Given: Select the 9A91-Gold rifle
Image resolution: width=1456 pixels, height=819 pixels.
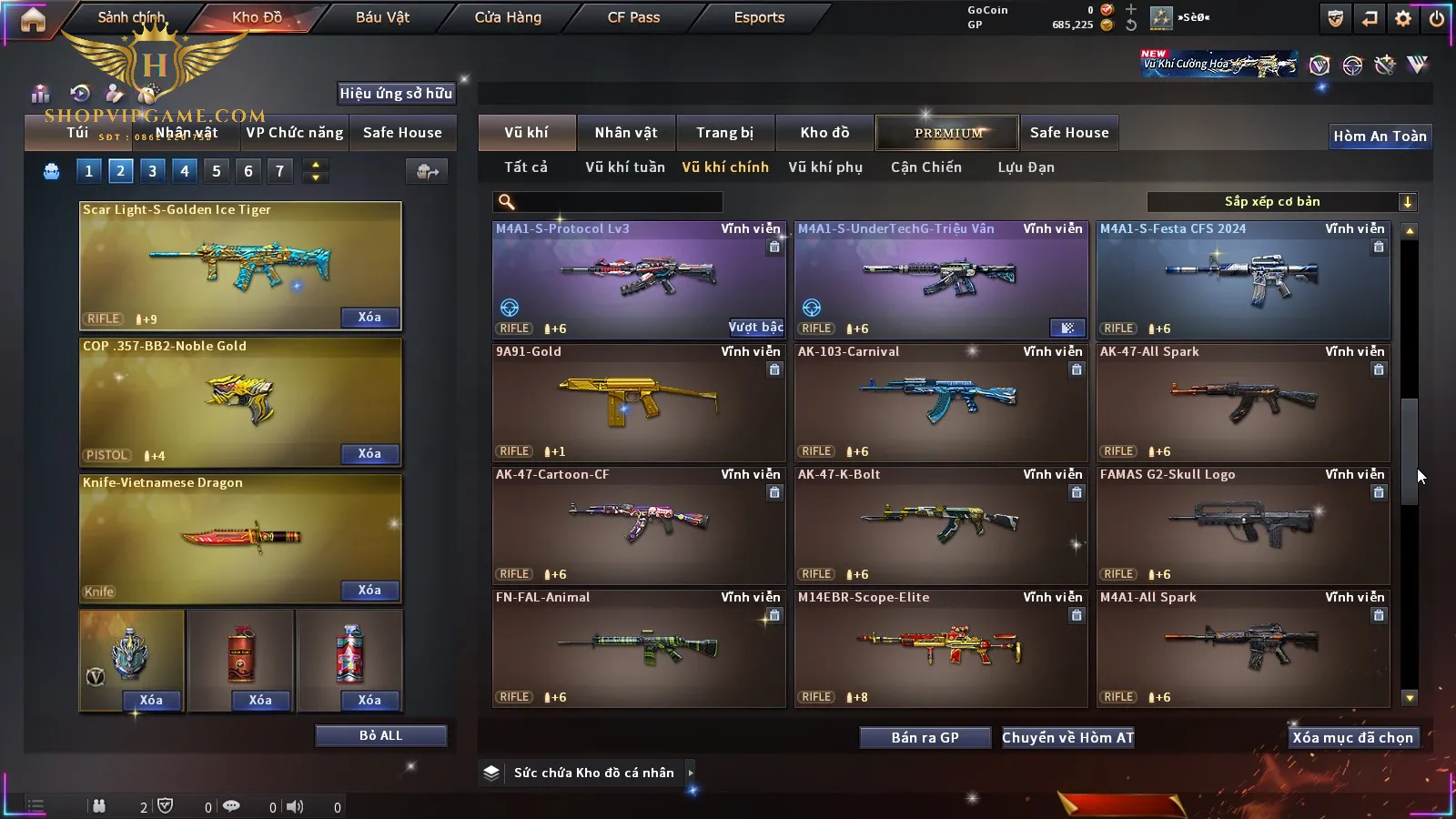Looking at the screenshot, I should coord(639,402).
